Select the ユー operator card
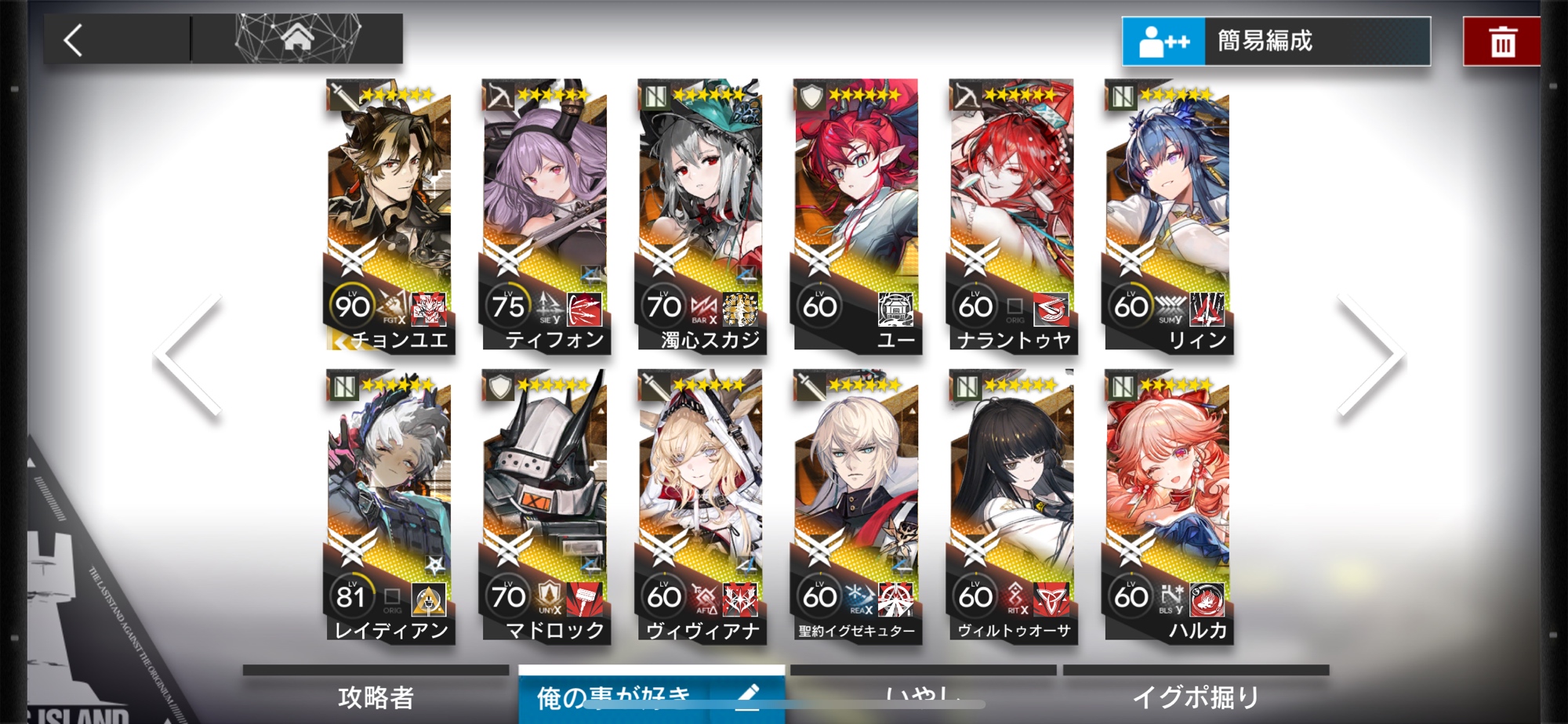 pyautogui.click(x=855, y=215)
